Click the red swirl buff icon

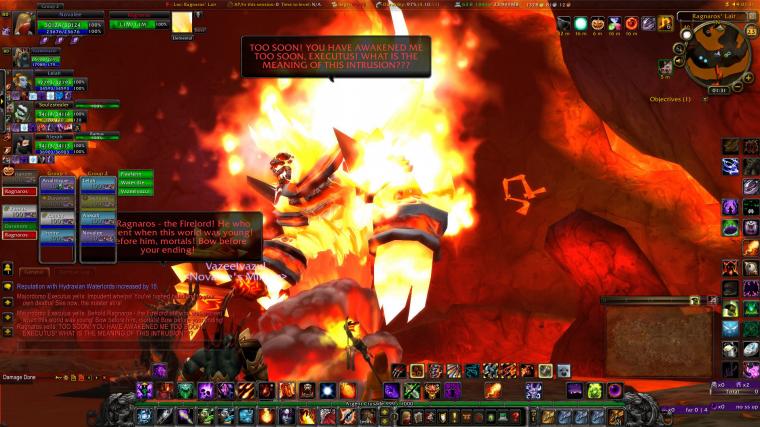tap(631, 23)
